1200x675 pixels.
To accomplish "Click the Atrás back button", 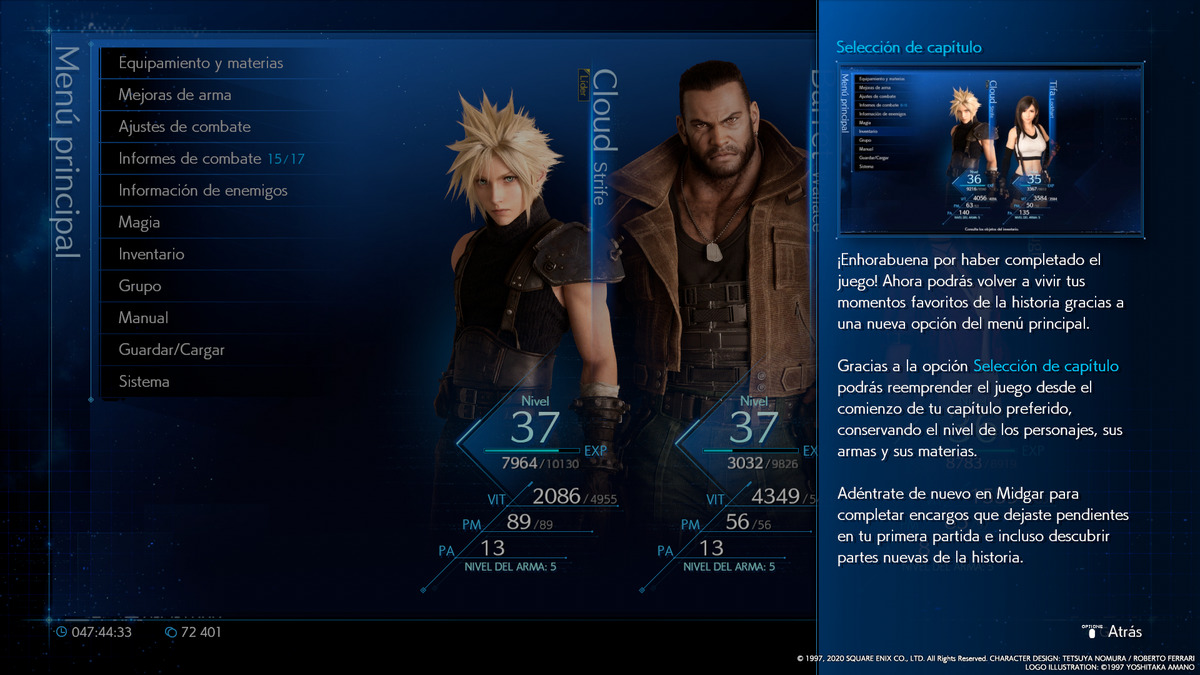I will pos(1115,632).
